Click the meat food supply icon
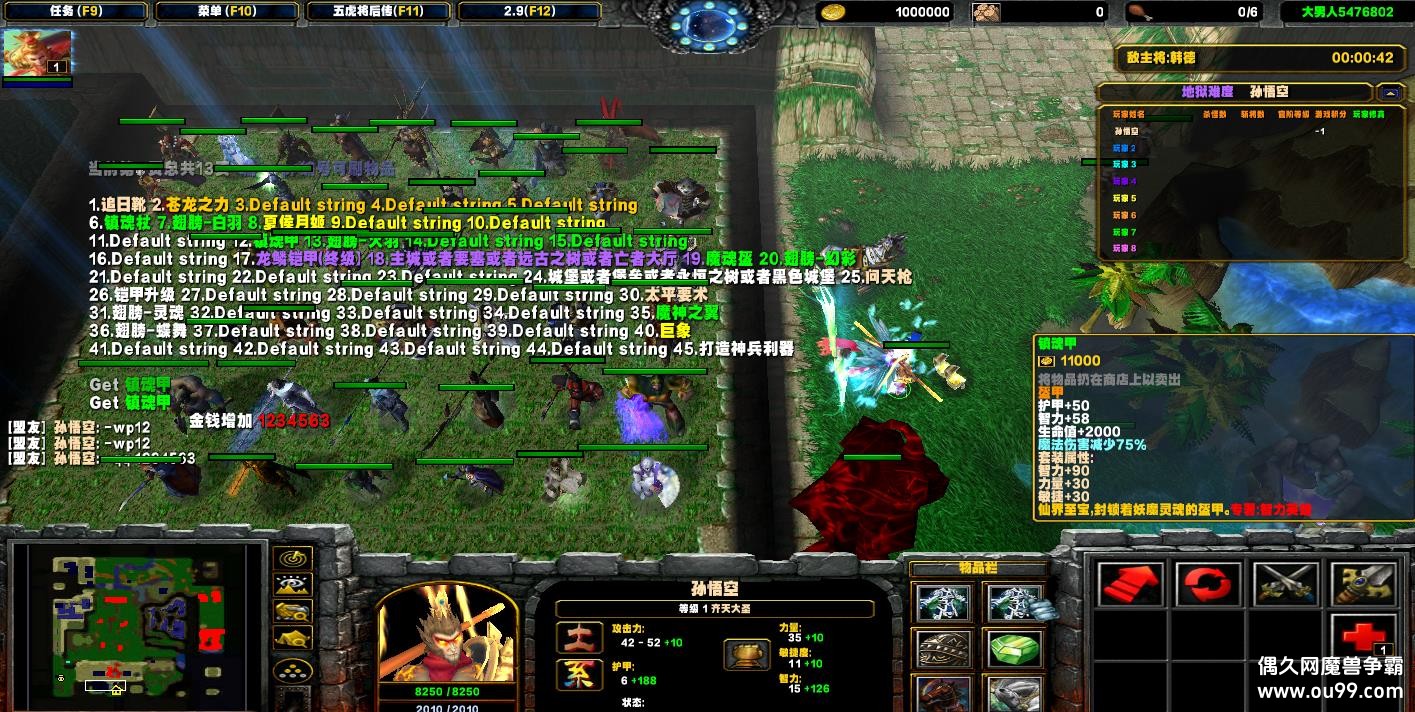This screenshot has width=1415, height=712. (1138, 12)
